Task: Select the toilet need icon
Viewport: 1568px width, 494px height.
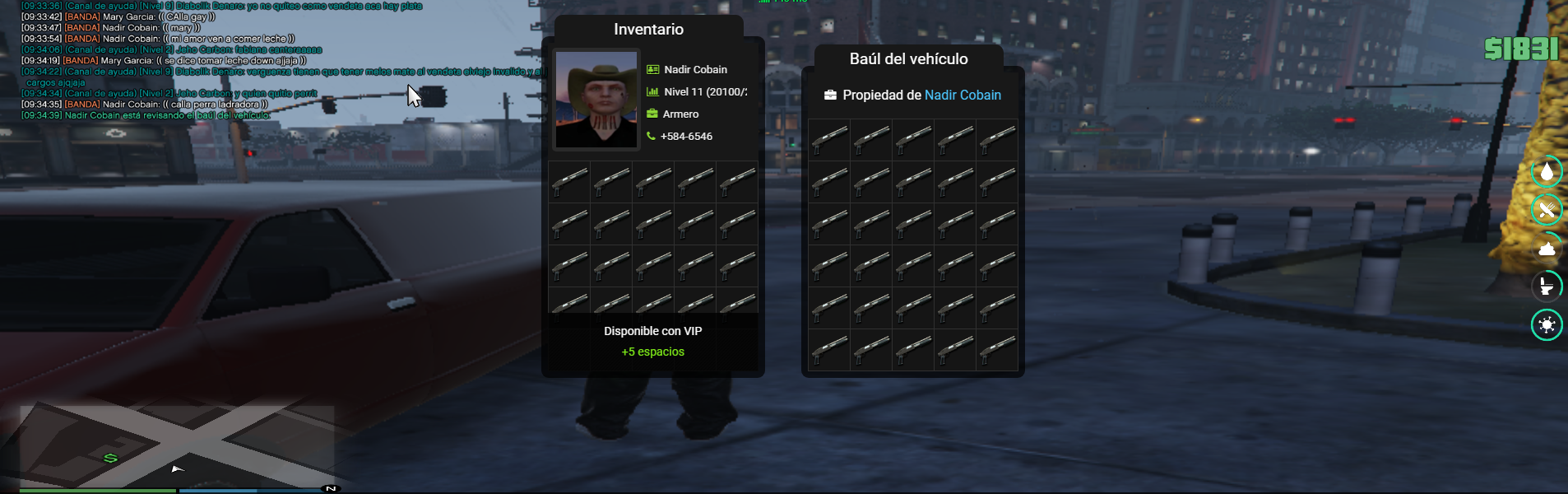Action: (1547, 287)
